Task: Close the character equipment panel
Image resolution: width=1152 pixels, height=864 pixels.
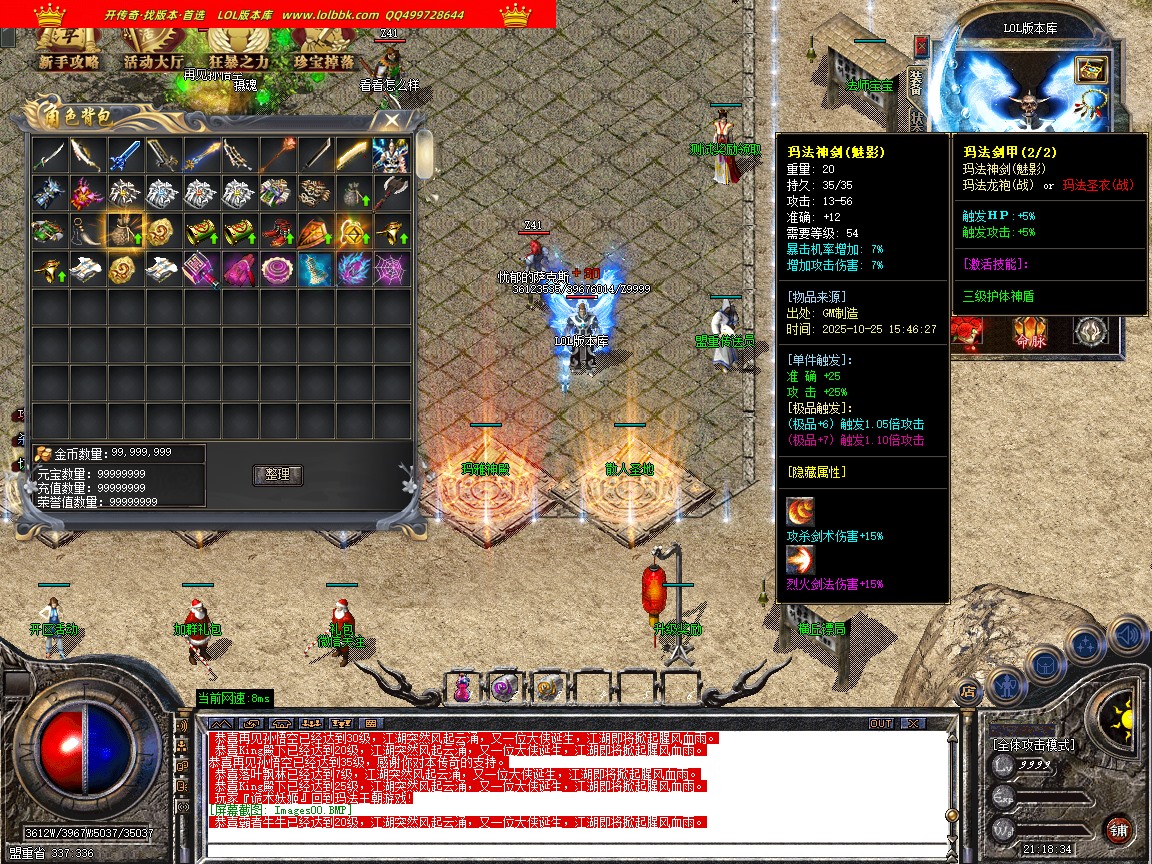Action: [921, 47]
